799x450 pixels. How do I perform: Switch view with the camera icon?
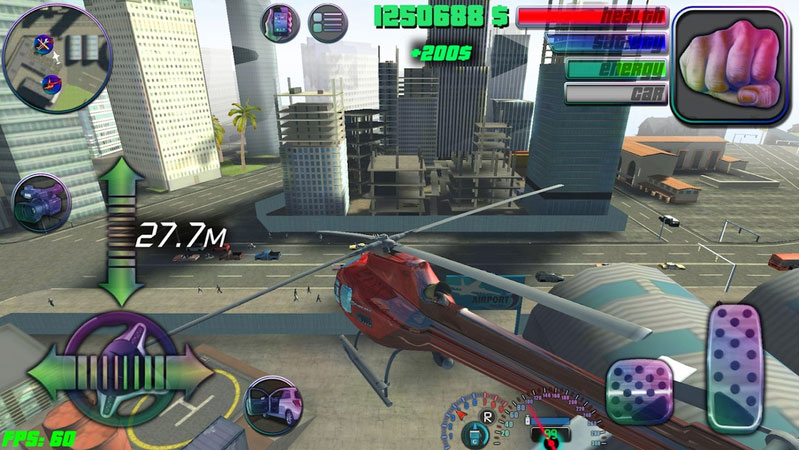38,203
